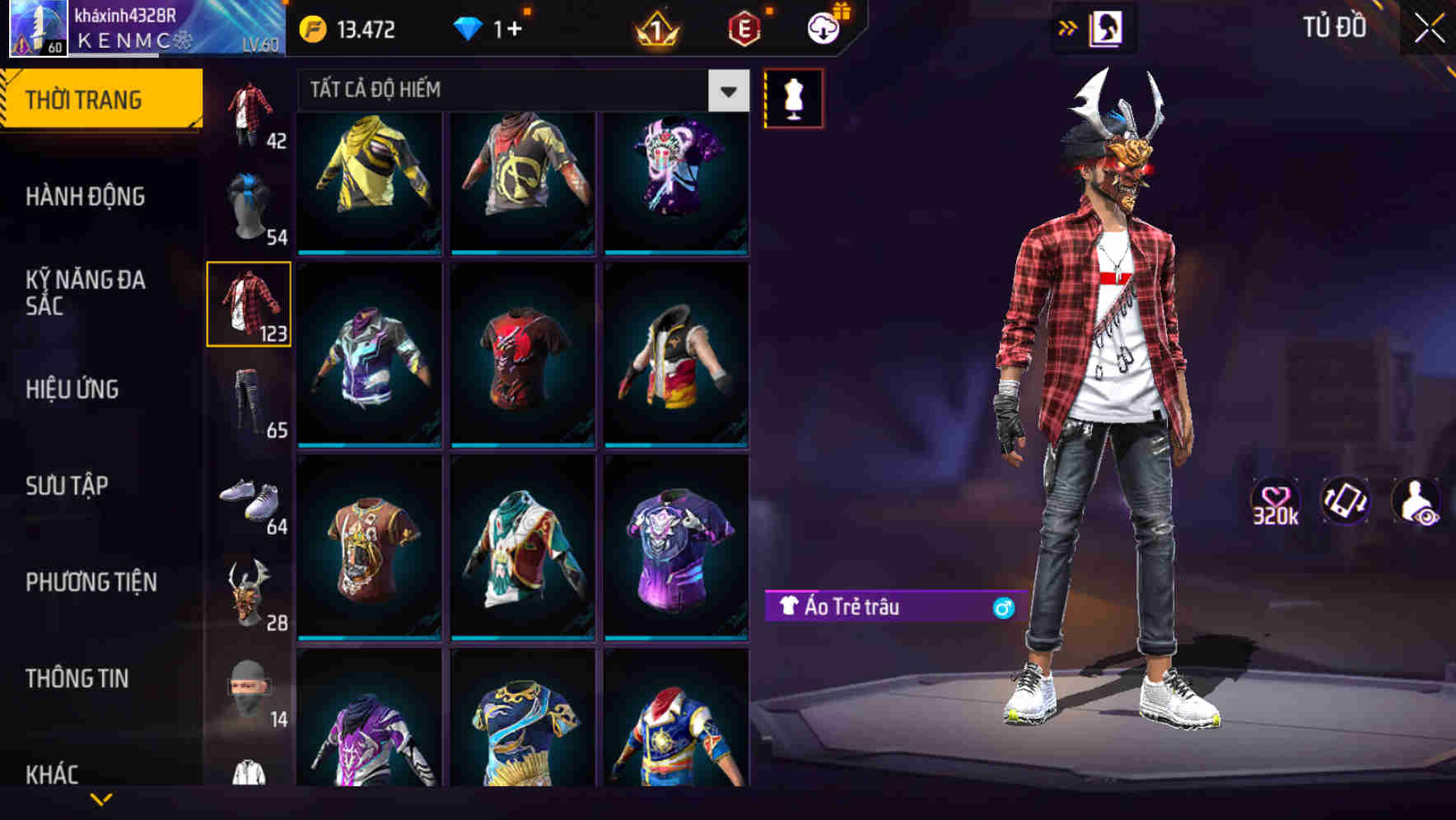
Task: Tap the 320k heart like icon
Action: (1276, 502)
